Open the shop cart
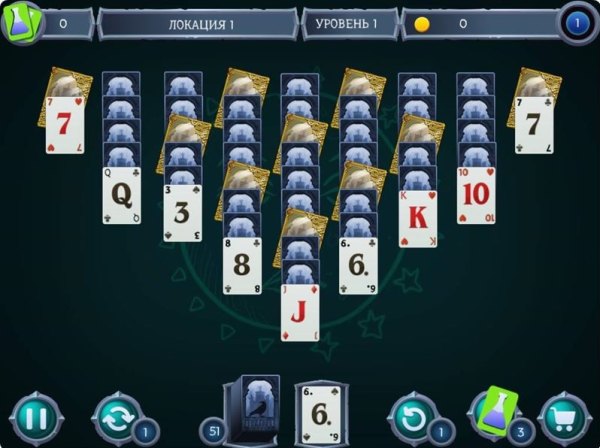Screen dimensions: 600x448 [x=563, y=418]
